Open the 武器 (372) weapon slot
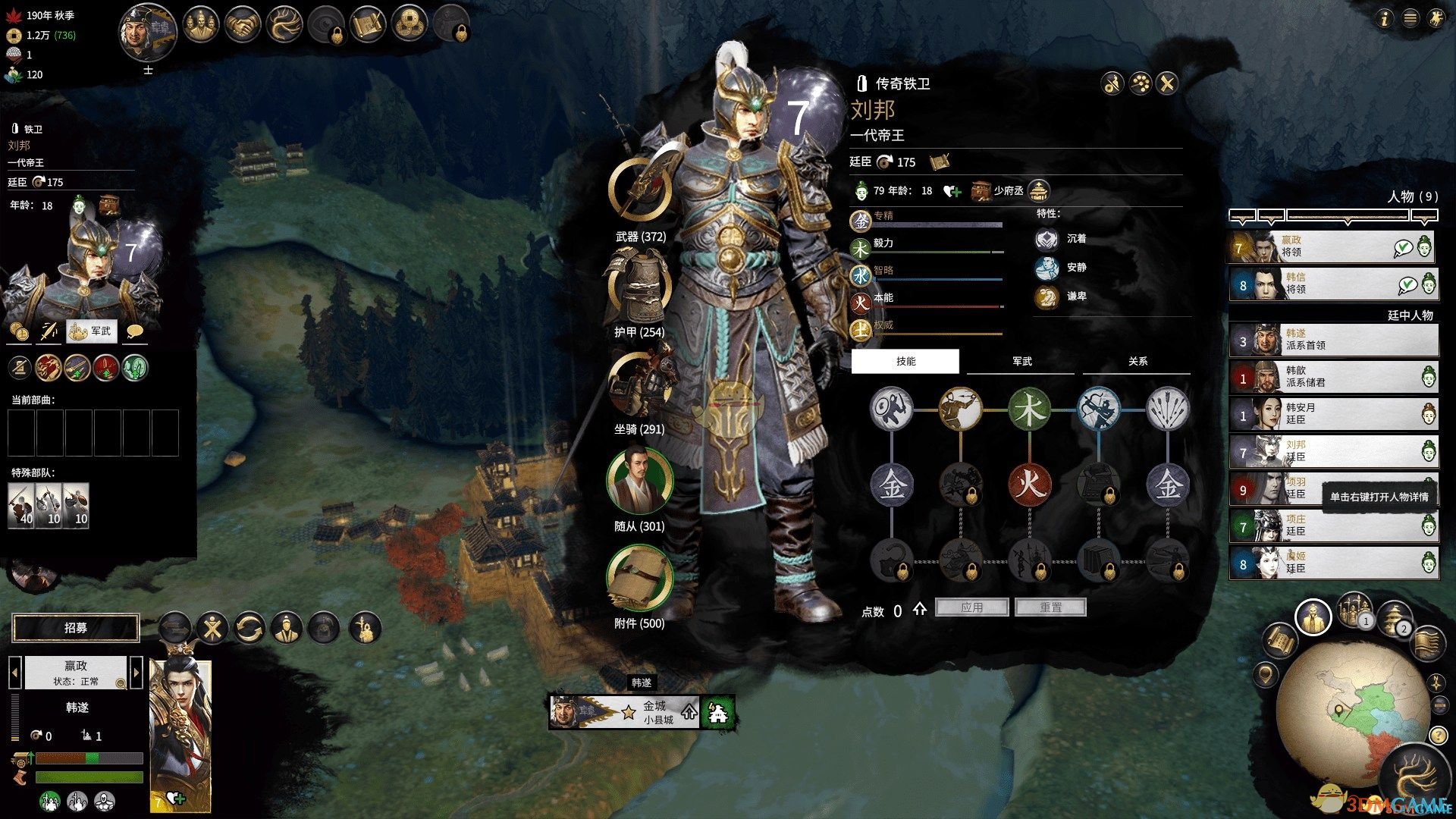The height and width of the screenshot is (819, 1456). pos(640,190)
